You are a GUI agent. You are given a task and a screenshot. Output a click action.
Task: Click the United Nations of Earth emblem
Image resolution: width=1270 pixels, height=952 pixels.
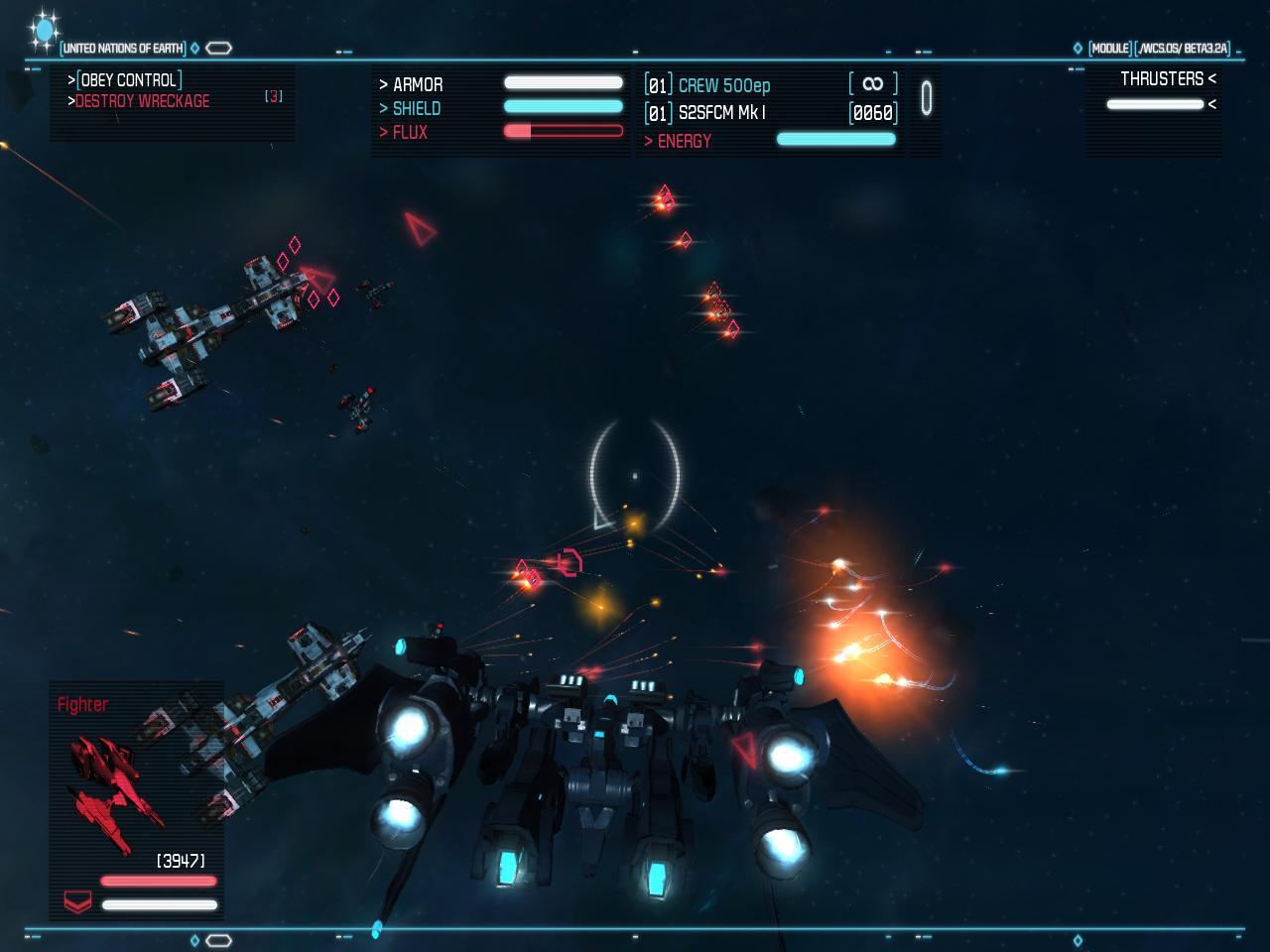click(44, 31)
